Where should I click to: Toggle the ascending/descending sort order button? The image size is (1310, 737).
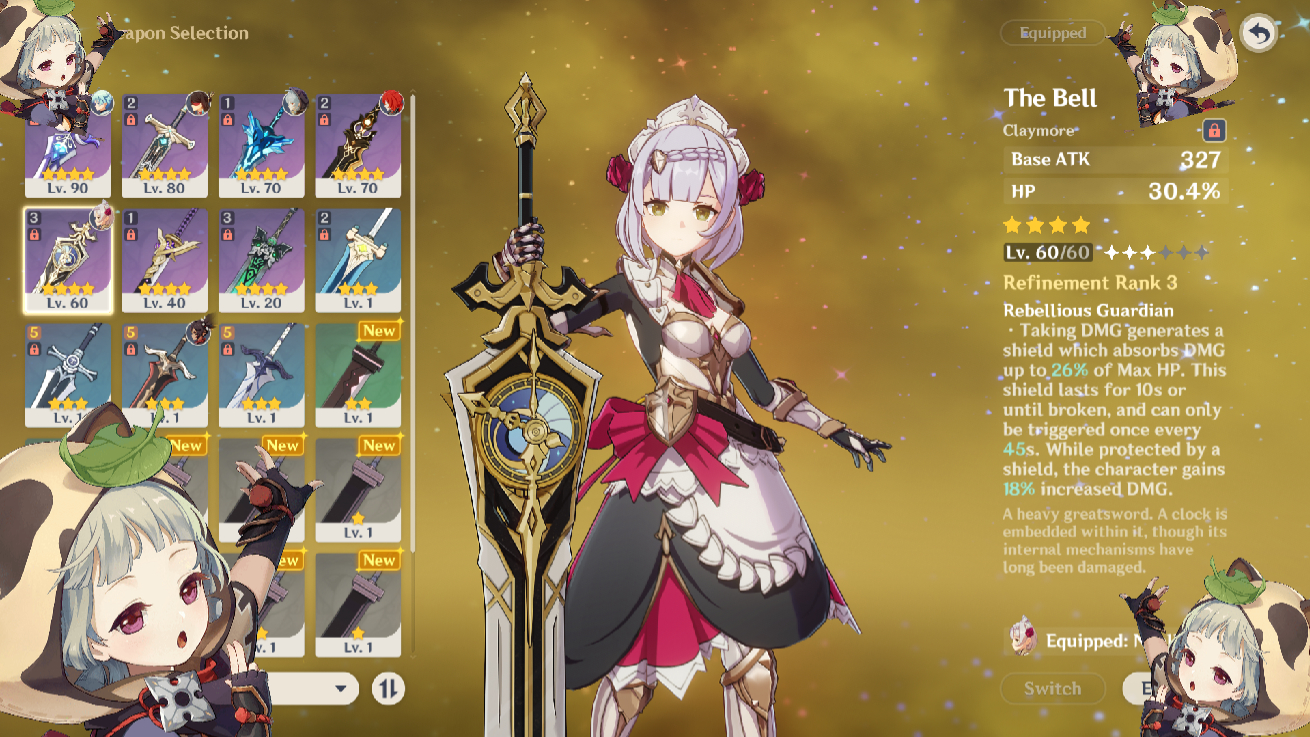click(388, 688)
